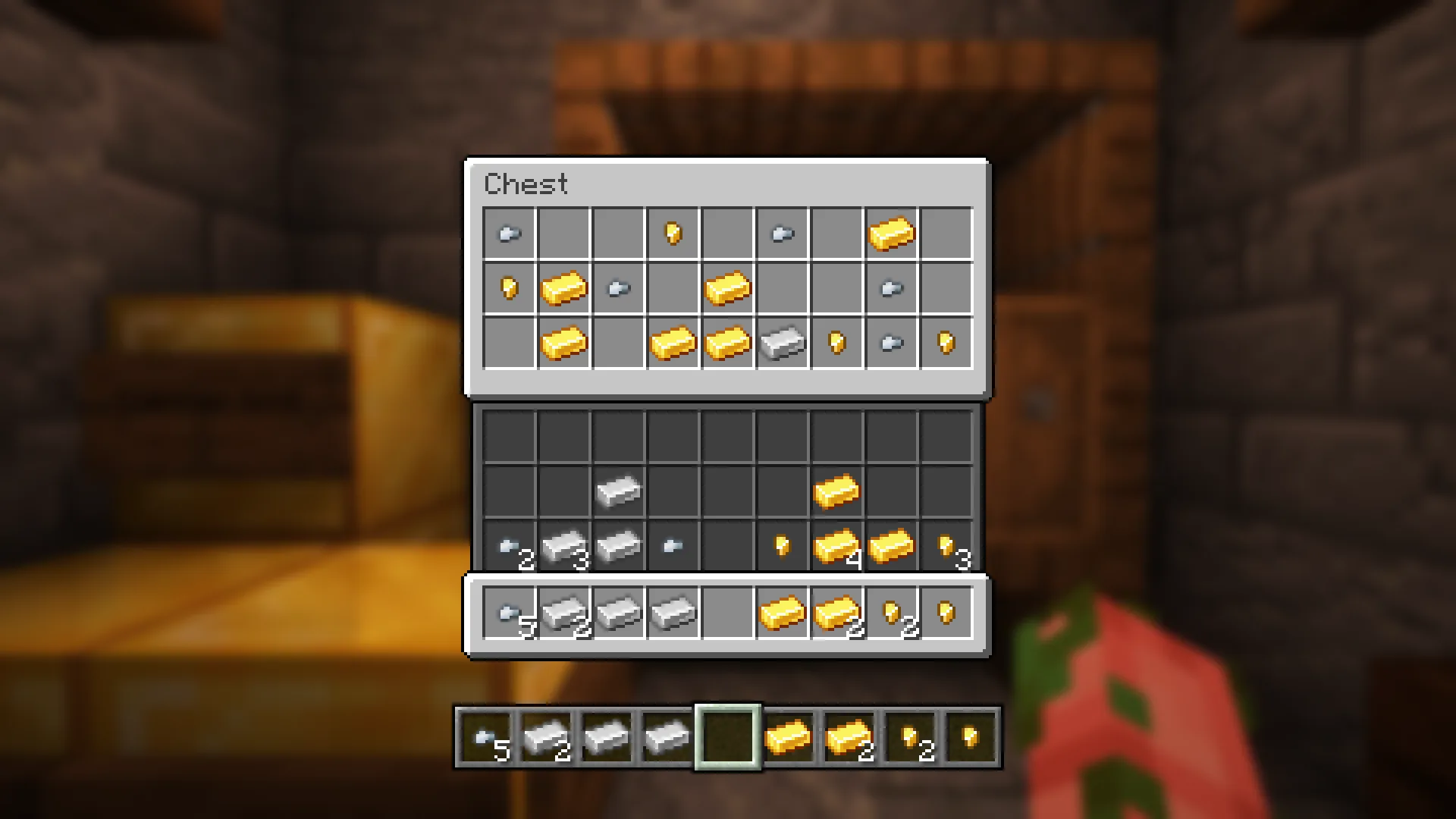
Task: Select the lone gold ingot in inventory middle row
Action: tap(836, 489)
